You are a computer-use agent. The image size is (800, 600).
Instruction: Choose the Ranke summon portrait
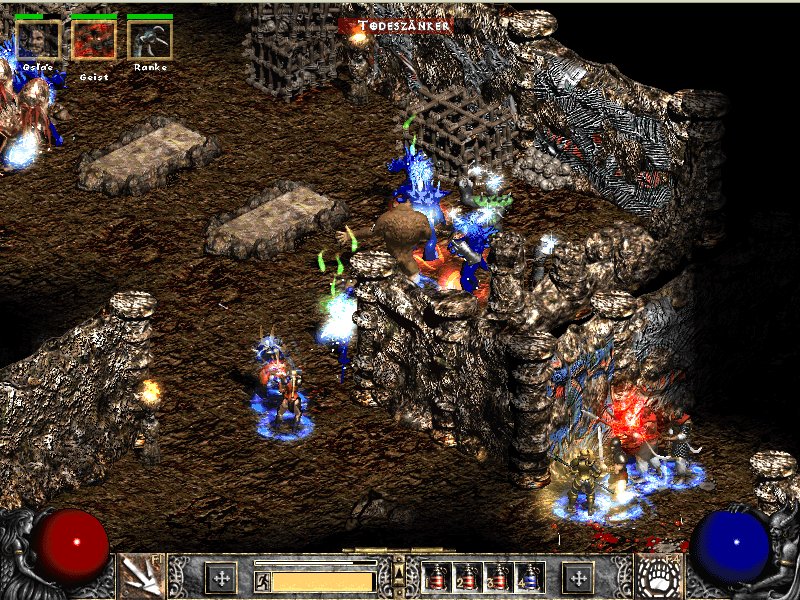(150, 40)
